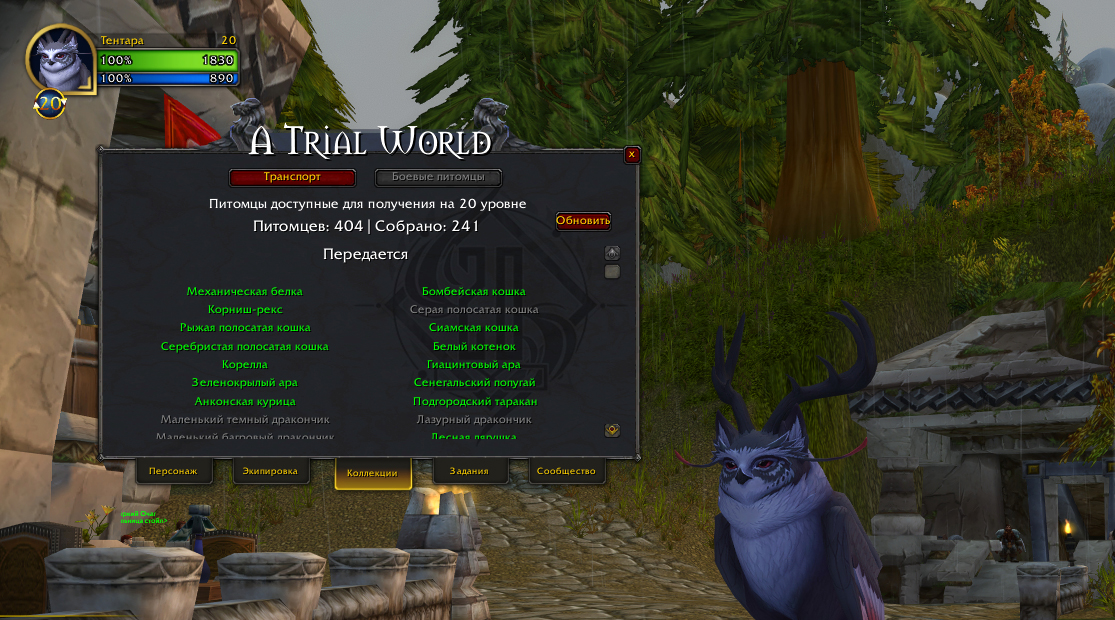Viewport: 1115px width, 620px height.
Task: Click the Обновить button
Action: click(583, 221)
